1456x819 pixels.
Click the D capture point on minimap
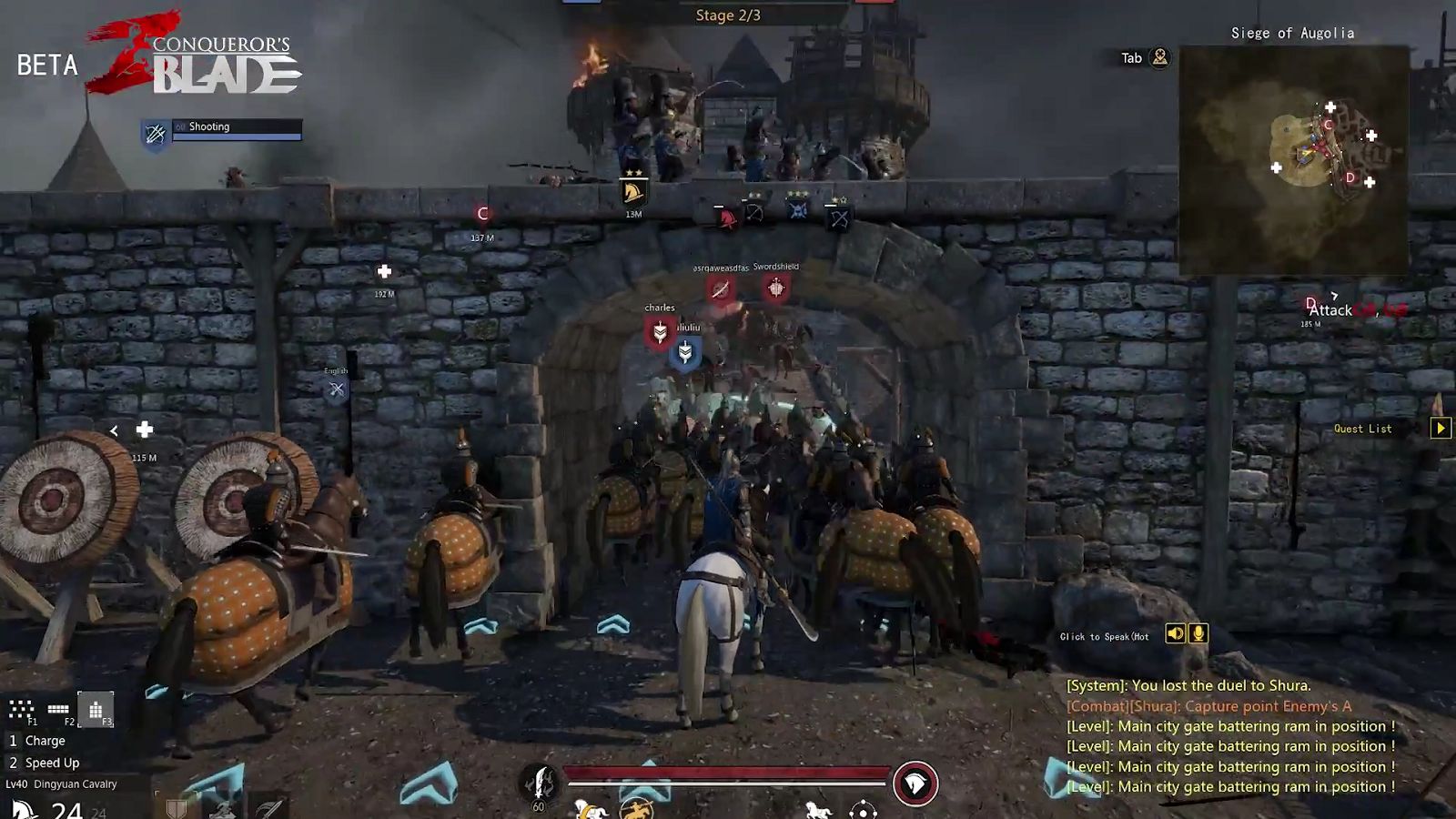(x=1350, y=177)
